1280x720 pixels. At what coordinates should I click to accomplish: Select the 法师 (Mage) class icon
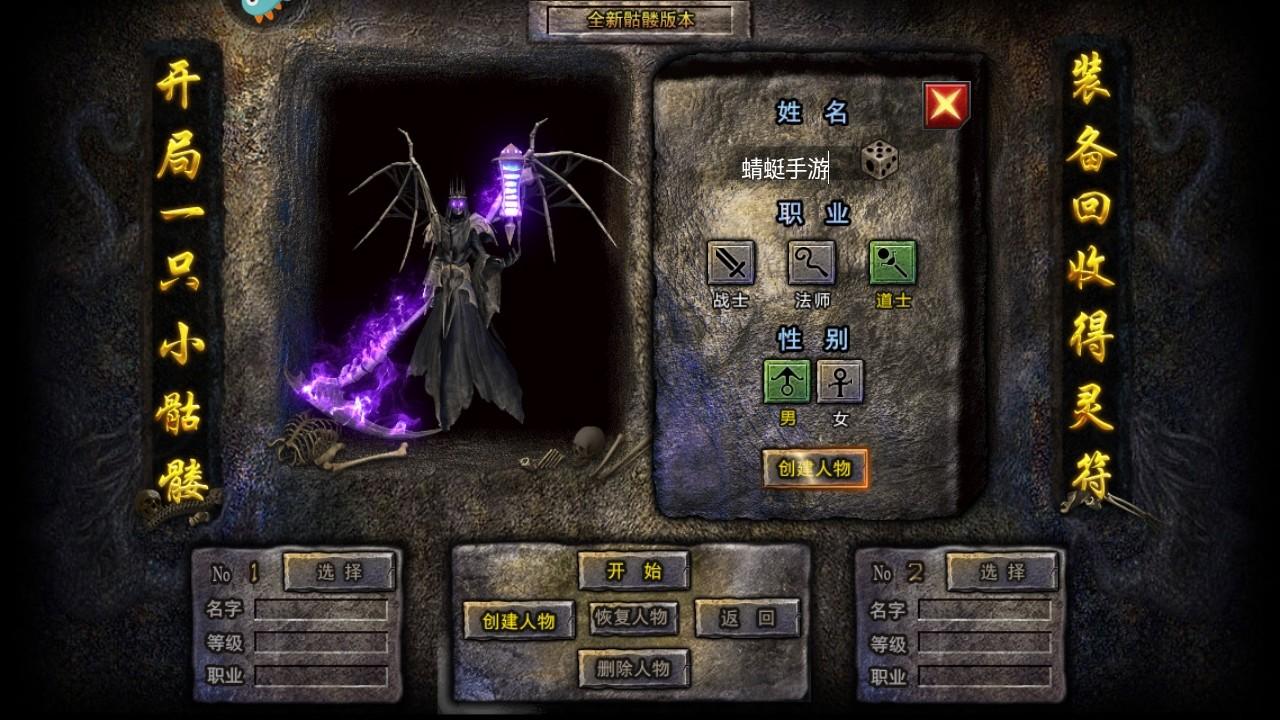[810, 263]
